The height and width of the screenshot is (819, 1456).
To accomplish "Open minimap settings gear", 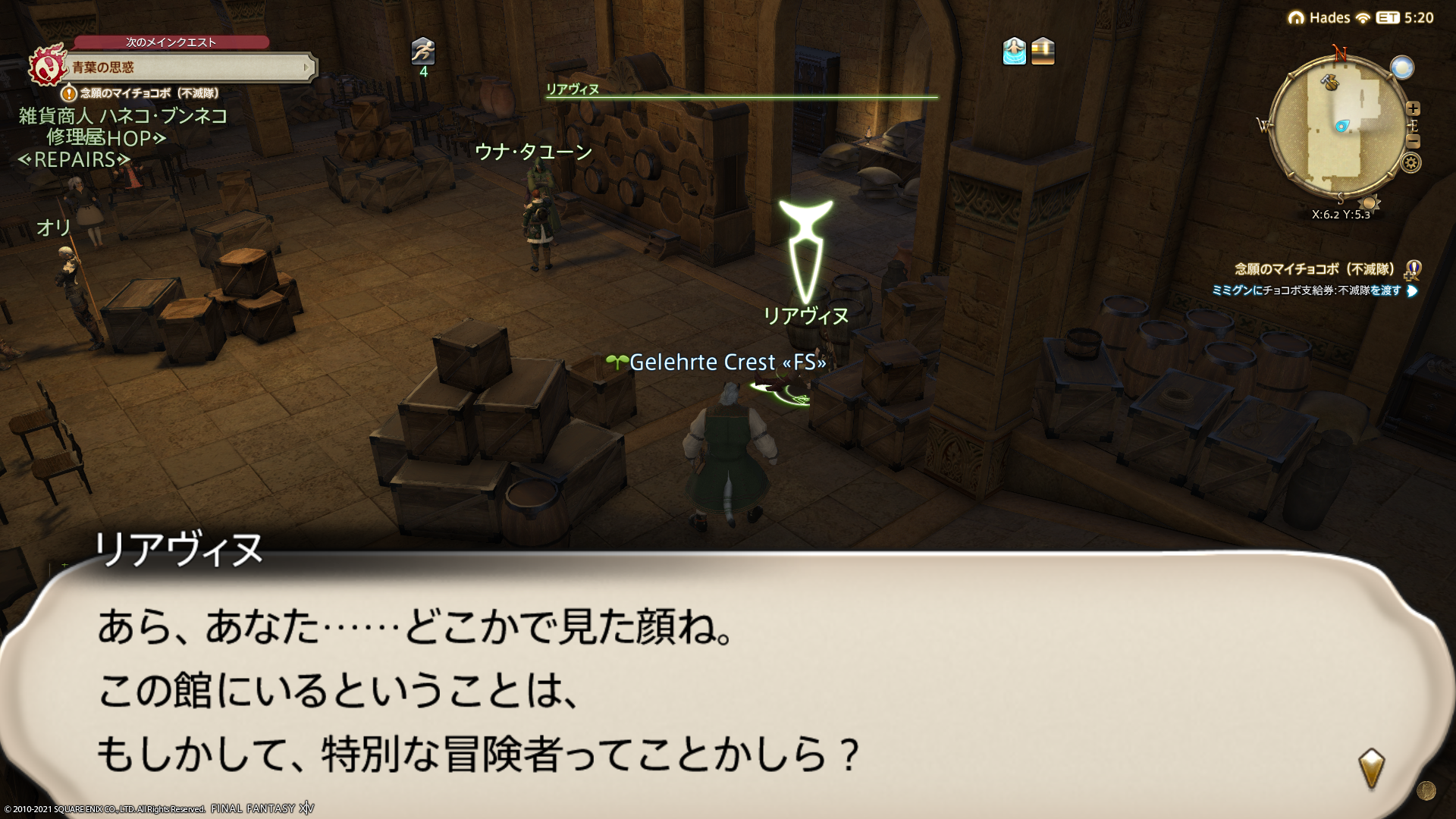I will (x=1411, y=162).
